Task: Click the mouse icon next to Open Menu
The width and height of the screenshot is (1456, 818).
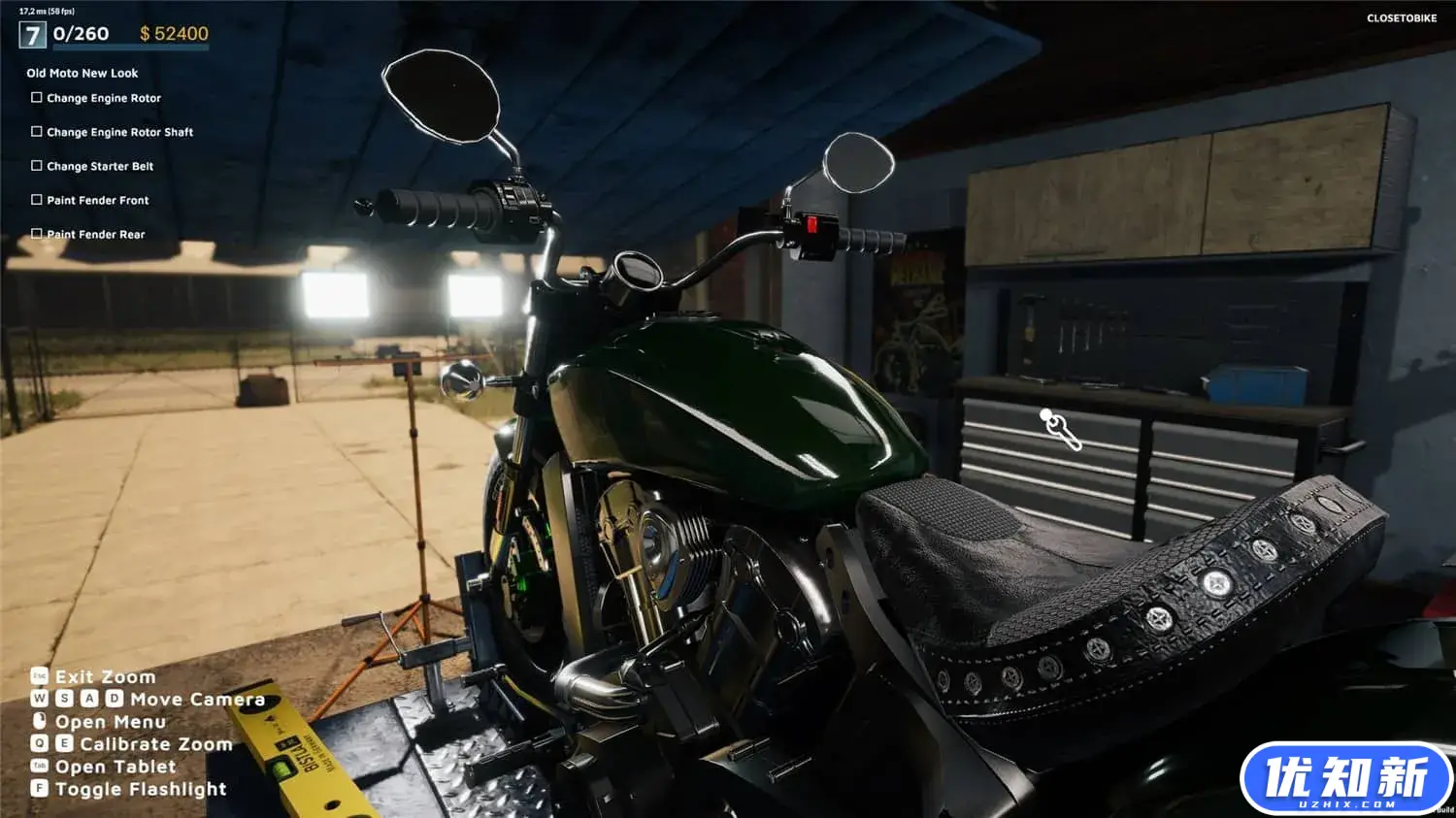Action: [x=38, y=721]
